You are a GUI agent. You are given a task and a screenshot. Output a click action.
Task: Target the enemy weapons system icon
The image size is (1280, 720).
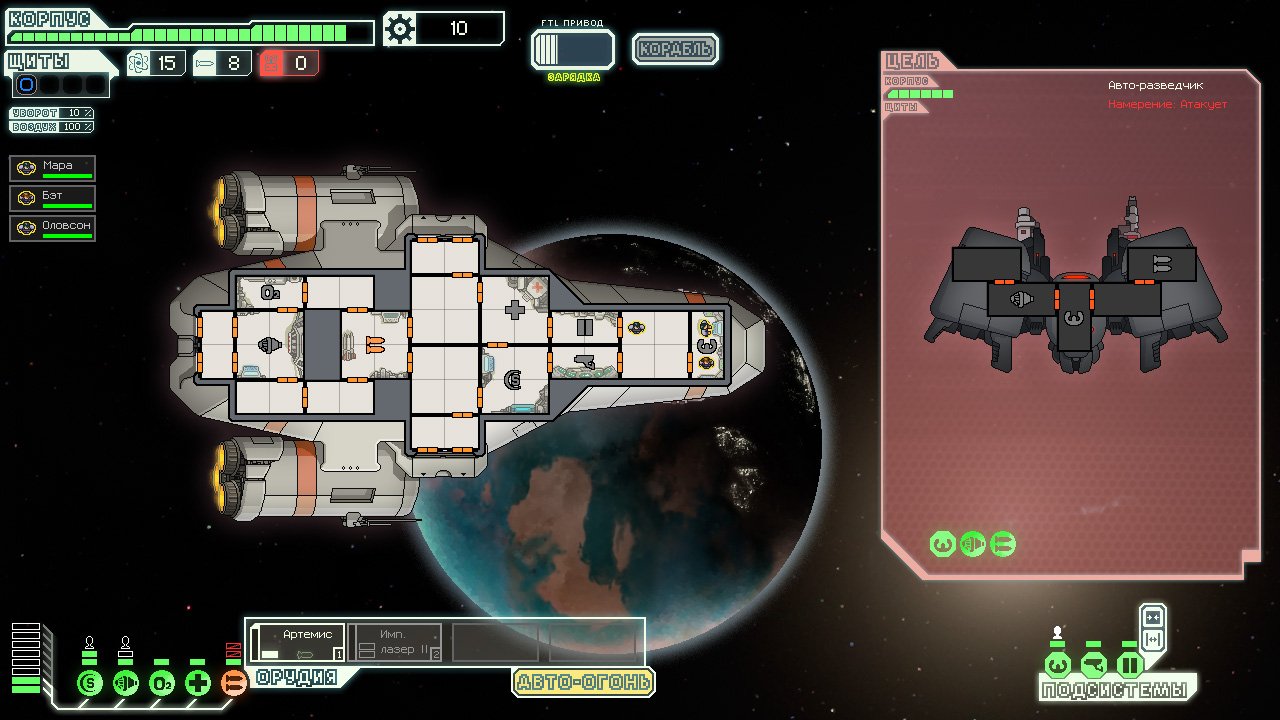[x=1001, y=544]
